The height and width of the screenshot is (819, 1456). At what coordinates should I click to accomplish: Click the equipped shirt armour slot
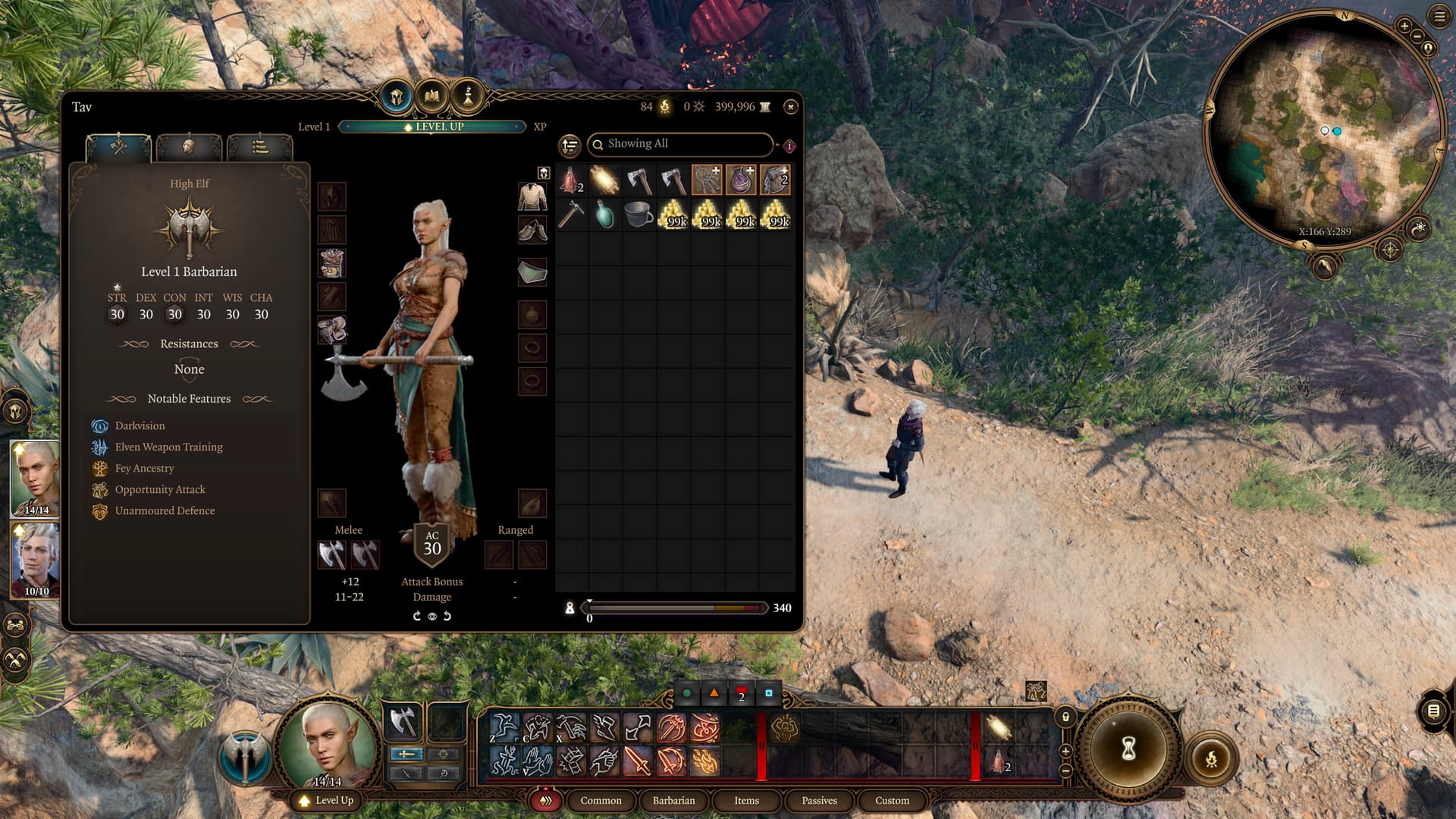tap(532, 196)
